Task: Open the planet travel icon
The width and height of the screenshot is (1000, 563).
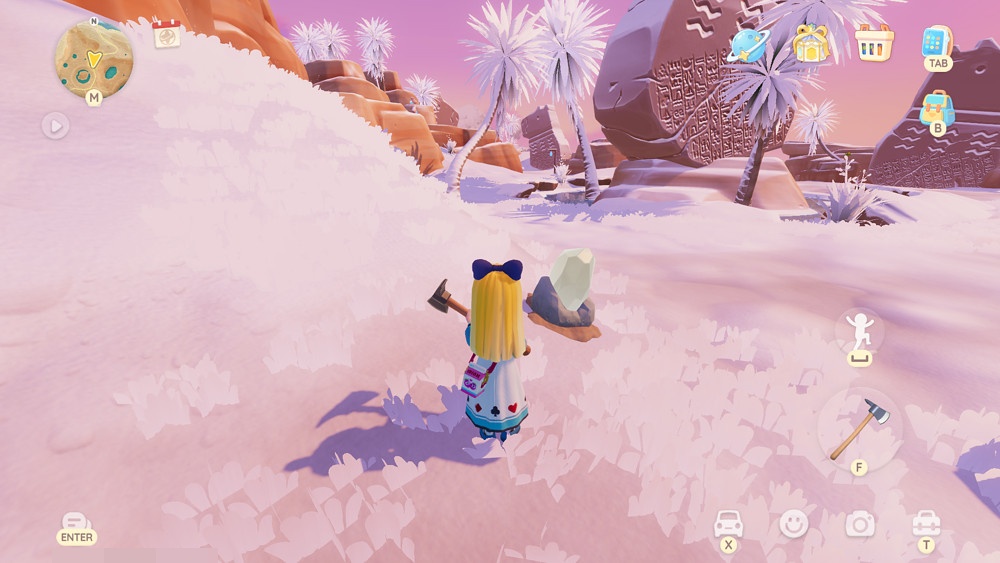Action: point(747,45)
